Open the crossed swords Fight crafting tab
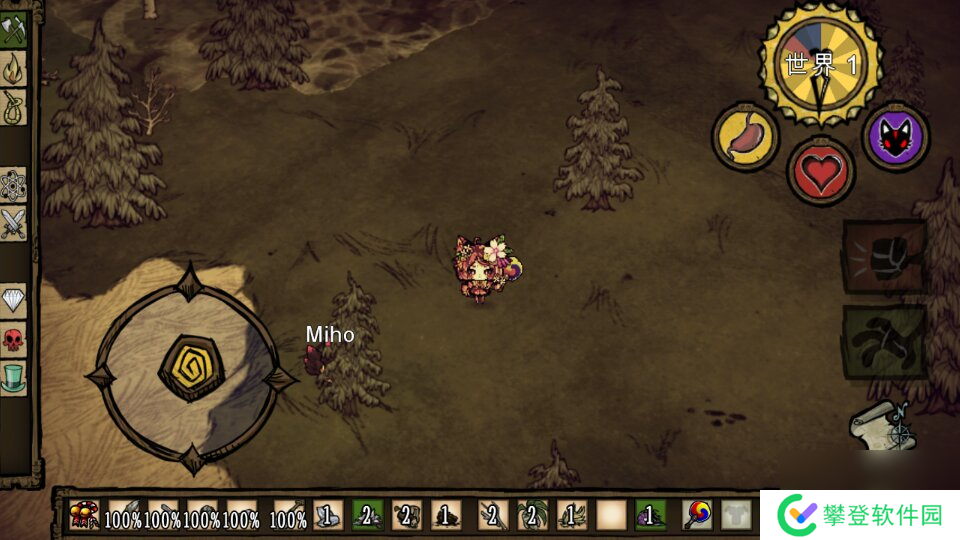 pyautogui.click(x=13, y=223)
